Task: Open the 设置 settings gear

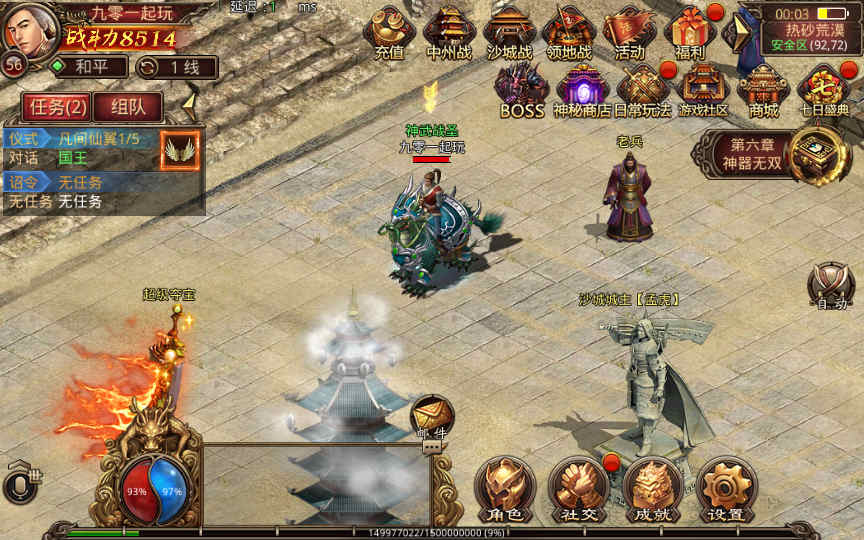Action: [726, 489]
